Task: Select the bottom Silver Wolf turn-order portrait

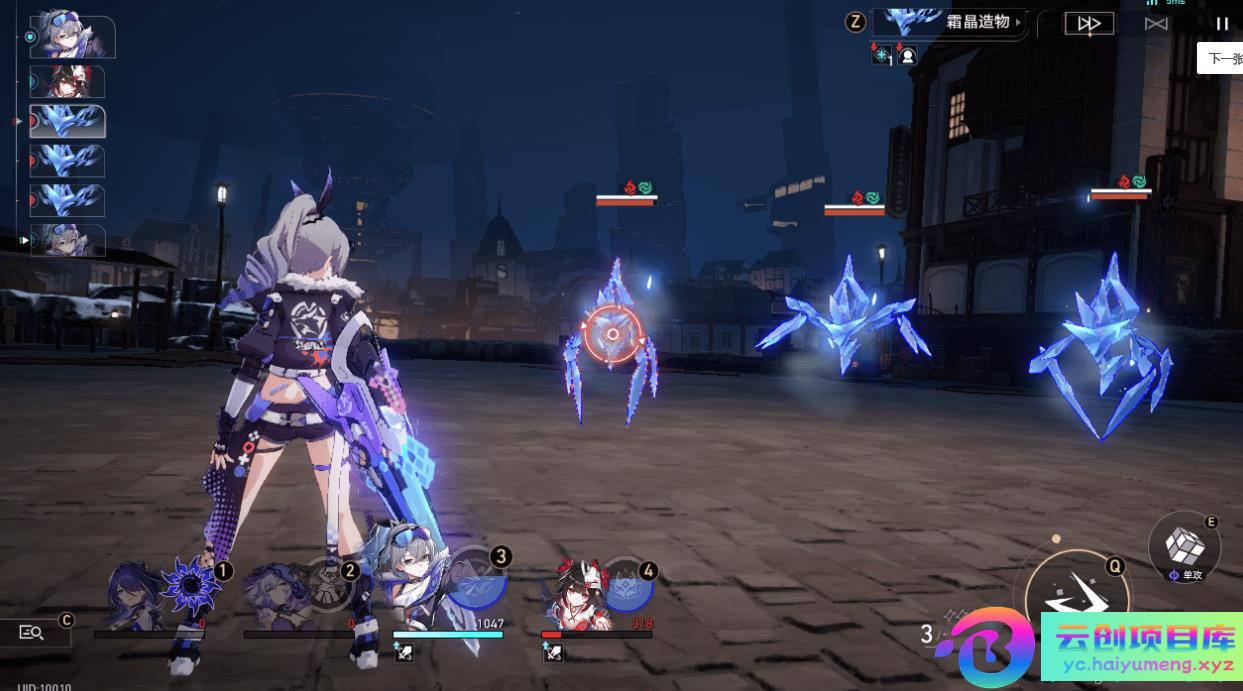Action: (67, 240)
